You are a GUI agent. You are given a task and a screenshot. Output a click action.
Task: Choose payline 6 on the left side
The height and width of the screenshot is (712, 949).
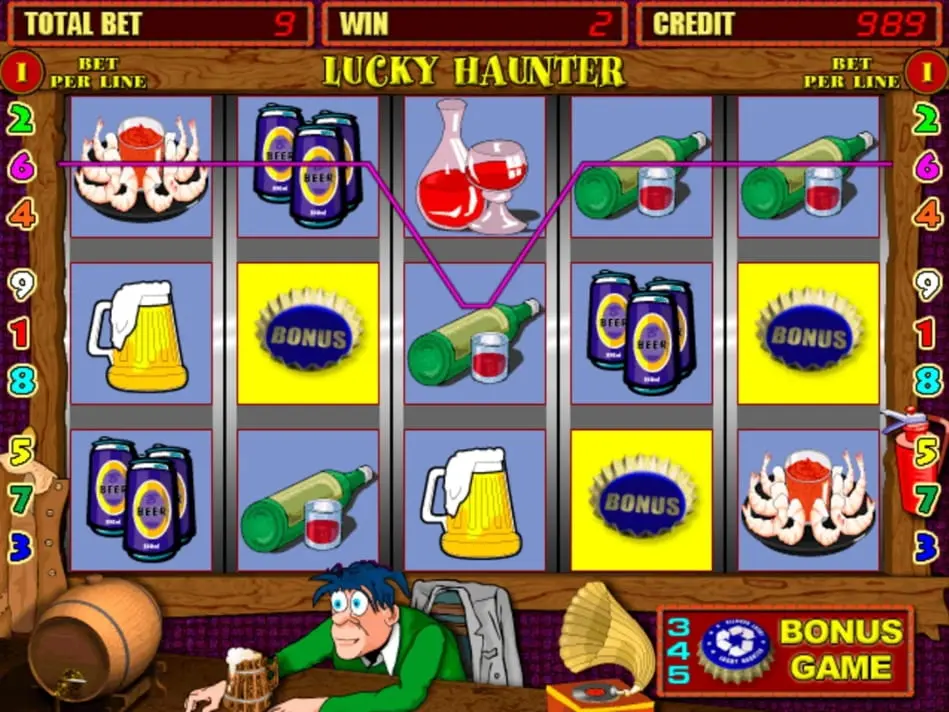click(22, 167)
